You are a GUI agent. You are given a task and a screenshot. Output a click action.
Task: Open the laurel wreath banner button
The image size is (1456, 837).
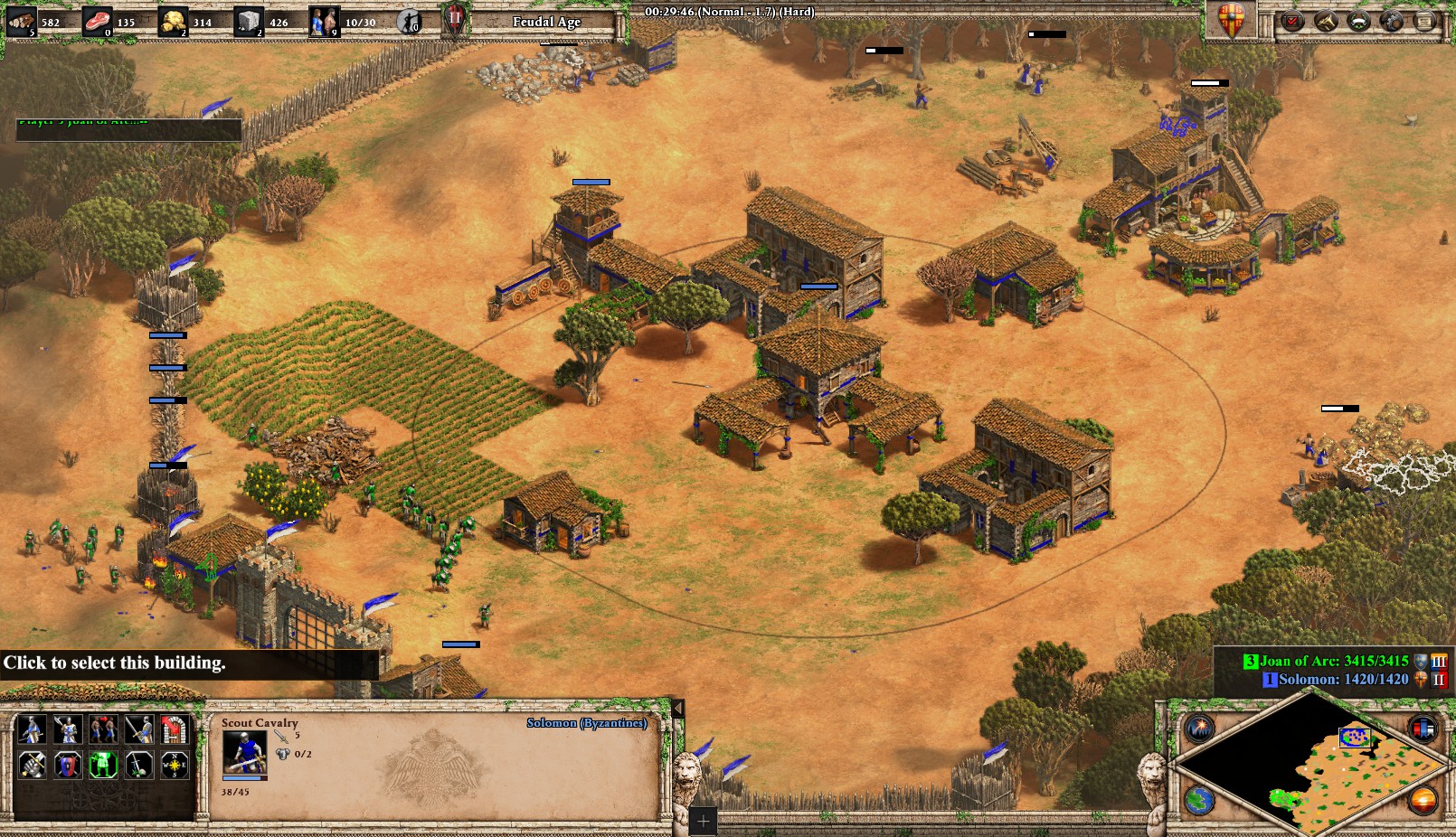coord(1358,21)
